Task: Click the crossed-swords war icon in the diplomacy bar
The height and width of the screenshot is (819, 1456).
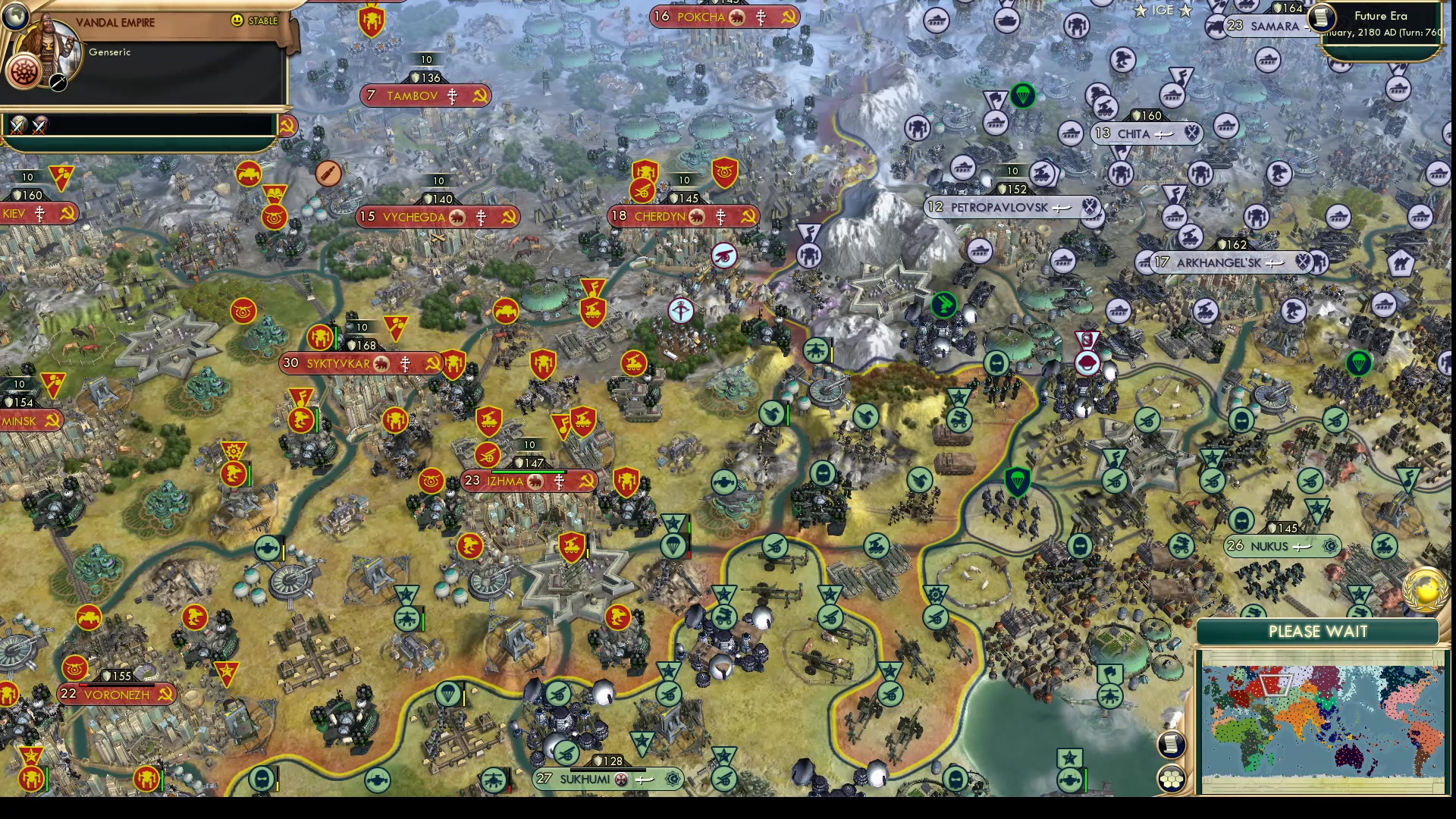Action: pyautogui.click(x=17, y=126)
